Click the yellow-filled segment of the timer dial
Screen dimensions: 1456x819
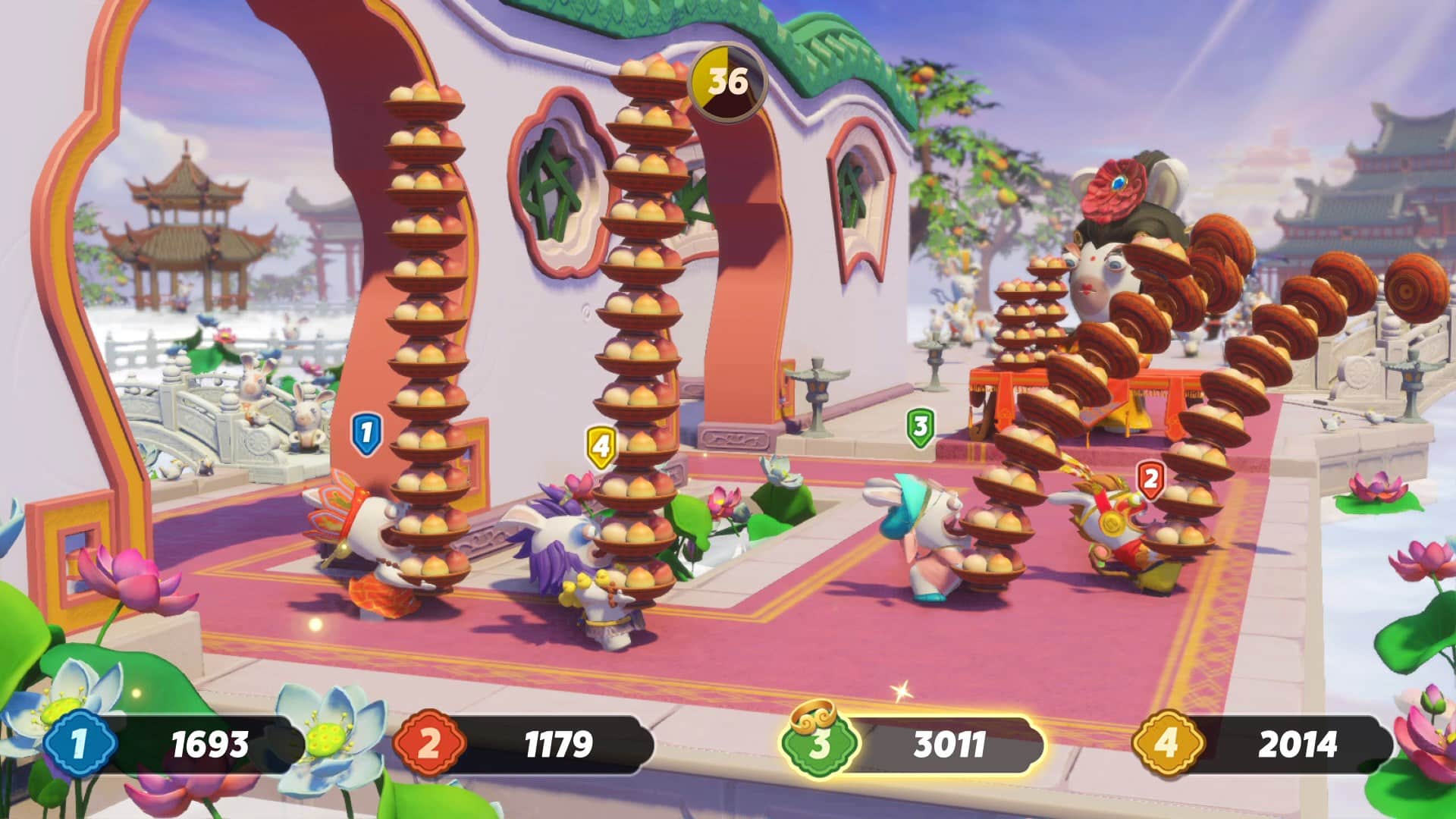[708, 72]
